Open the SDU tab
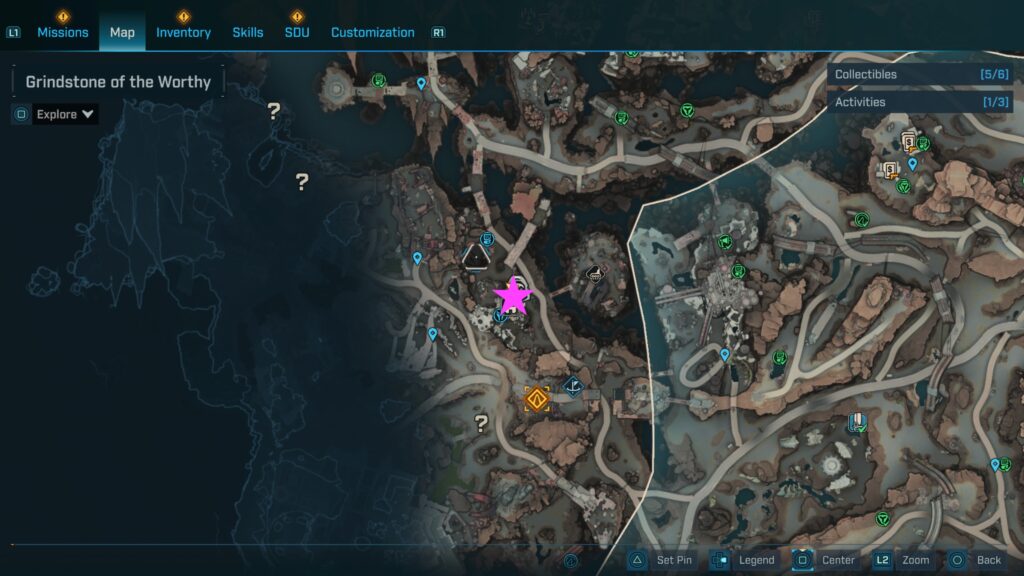The height and width of the screenshot is (576, 1024). [297, 32]
